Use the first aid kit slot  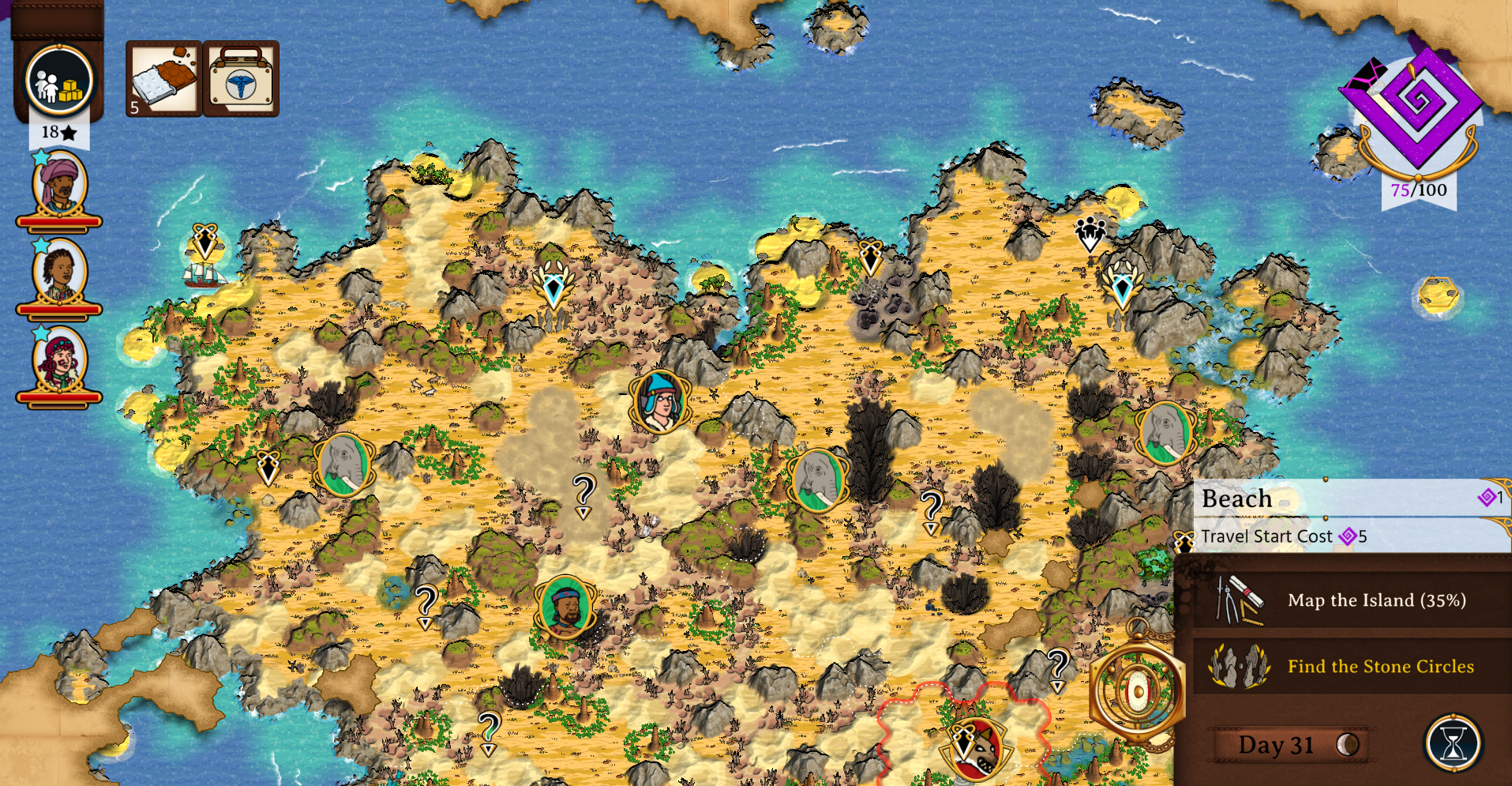tap(241, 79)
